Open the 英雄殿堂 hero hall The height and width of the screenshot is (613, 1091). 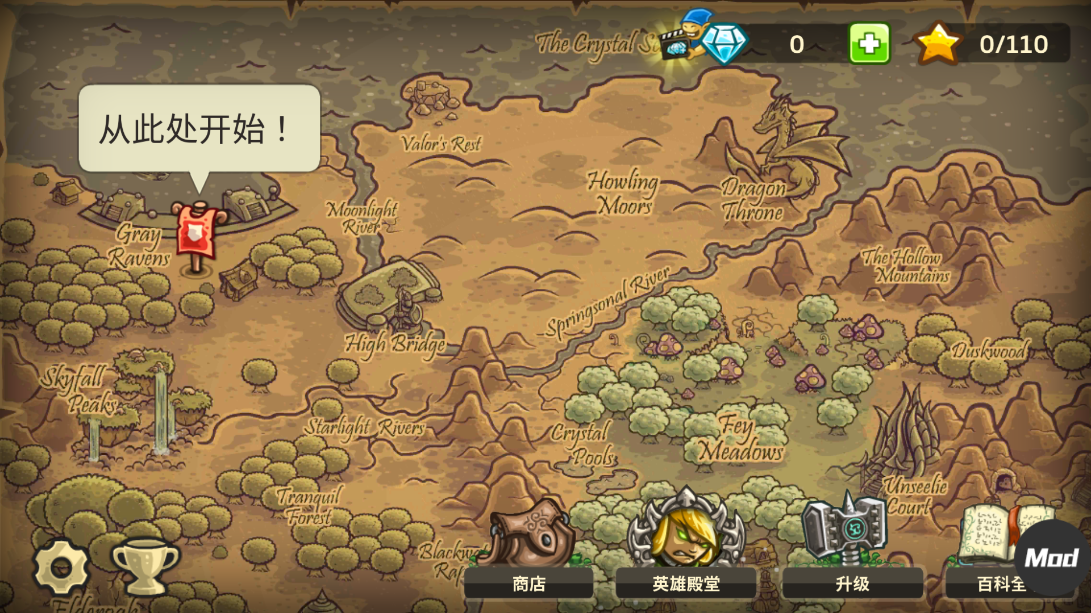click(x=686, y=545)
